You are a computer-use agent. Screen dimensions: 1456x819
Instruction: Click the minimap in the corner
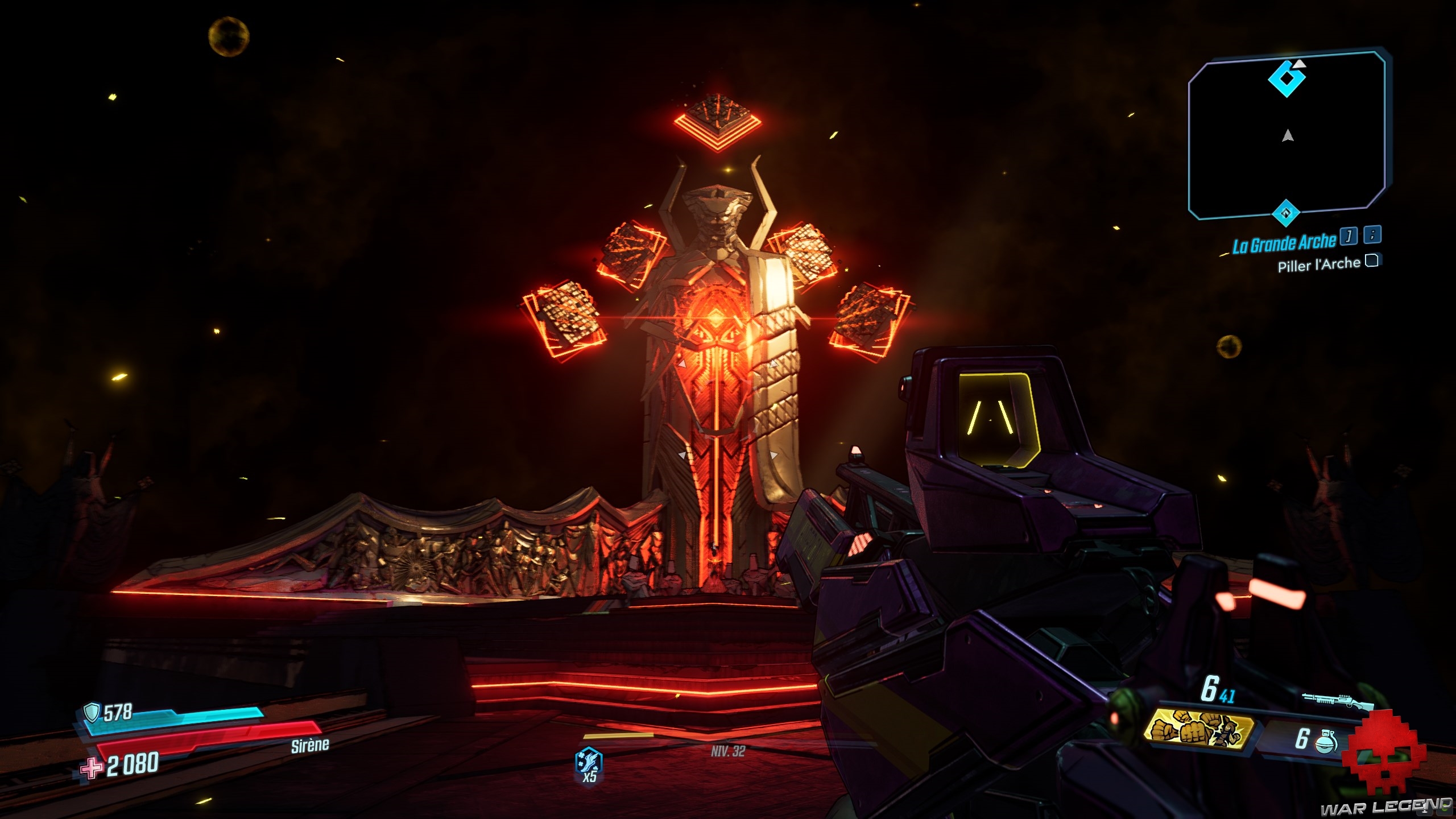click(1287, 135)
